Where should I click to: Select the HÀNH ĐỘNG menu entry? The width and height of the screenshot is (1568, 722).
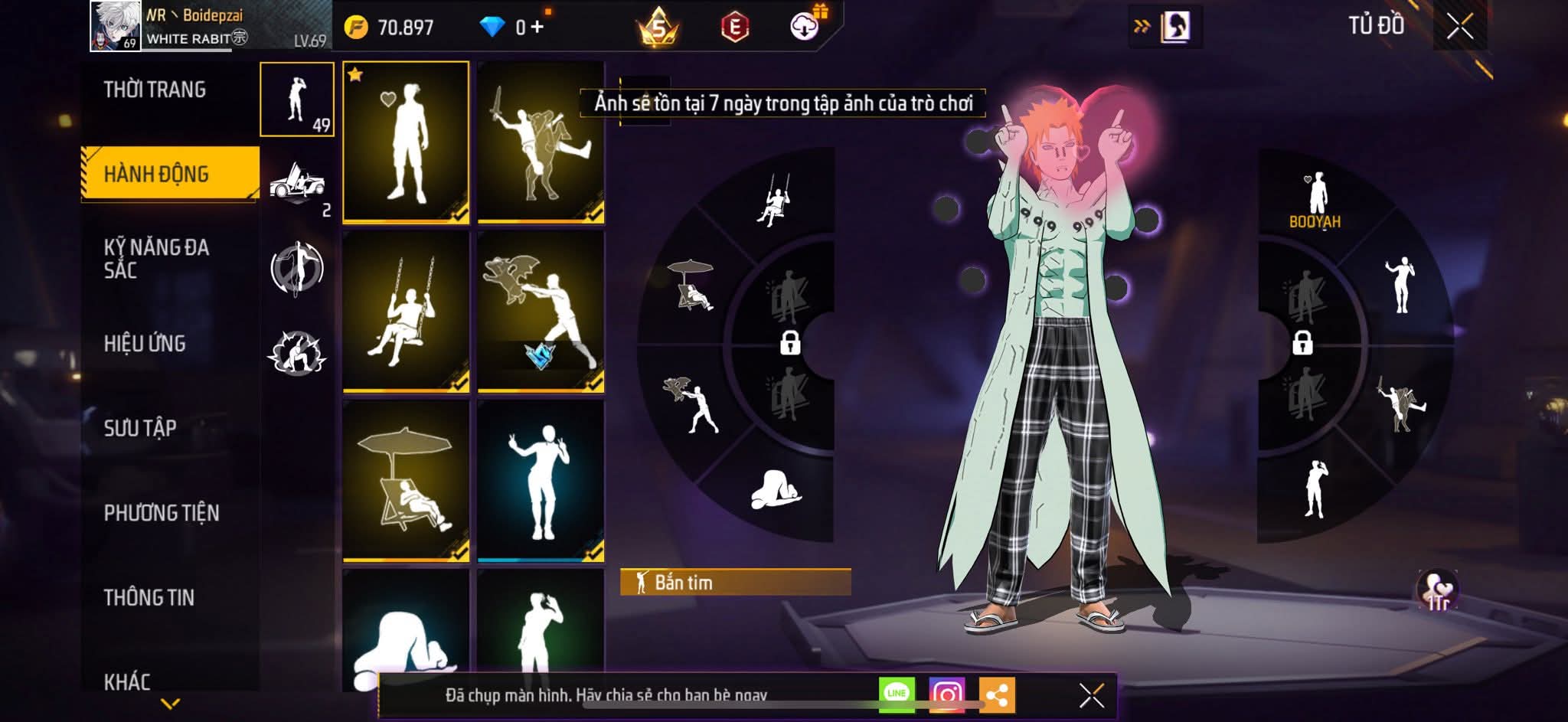156,174
